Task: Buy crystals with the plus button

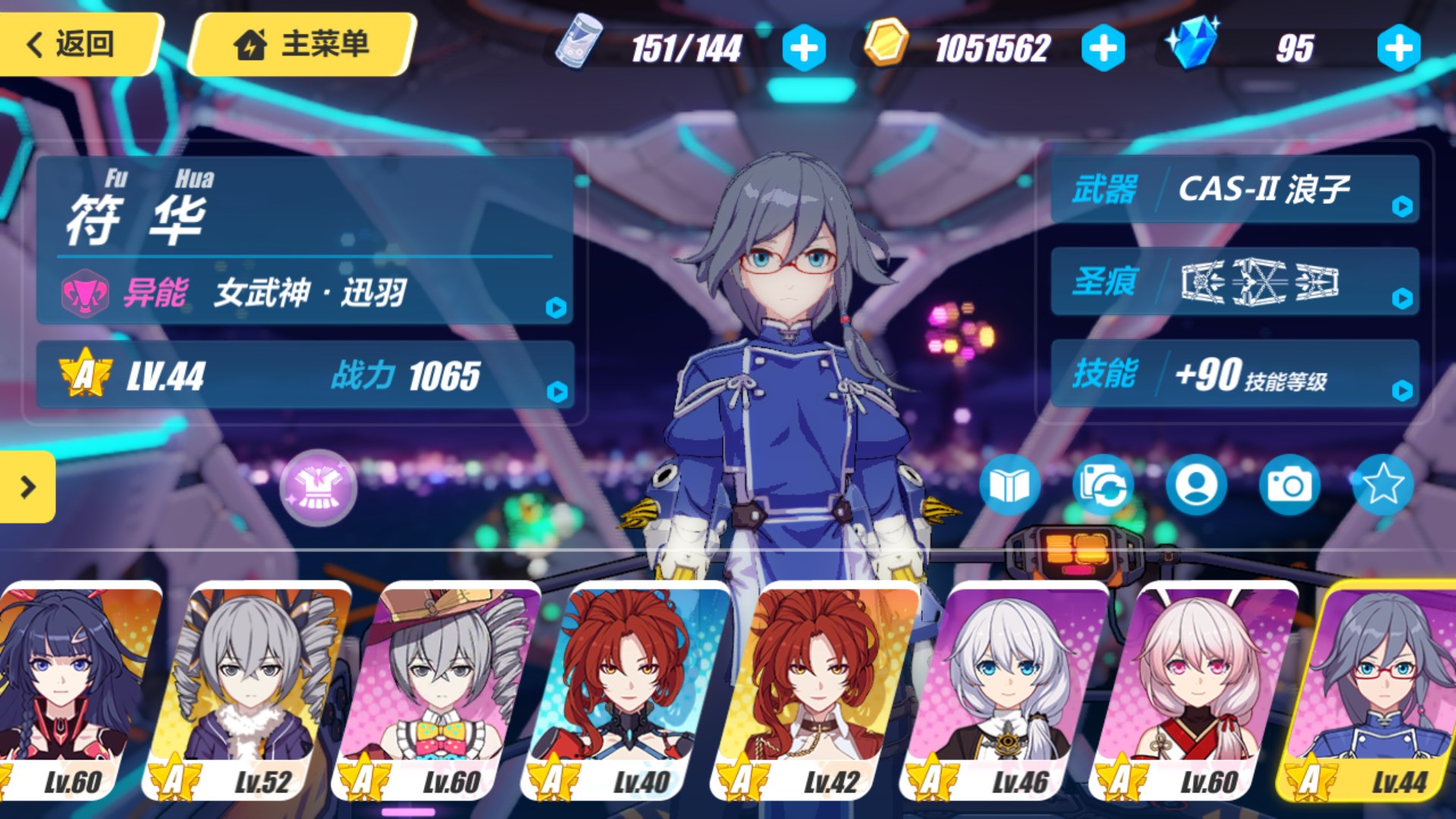Action: tap(1398, 48)
